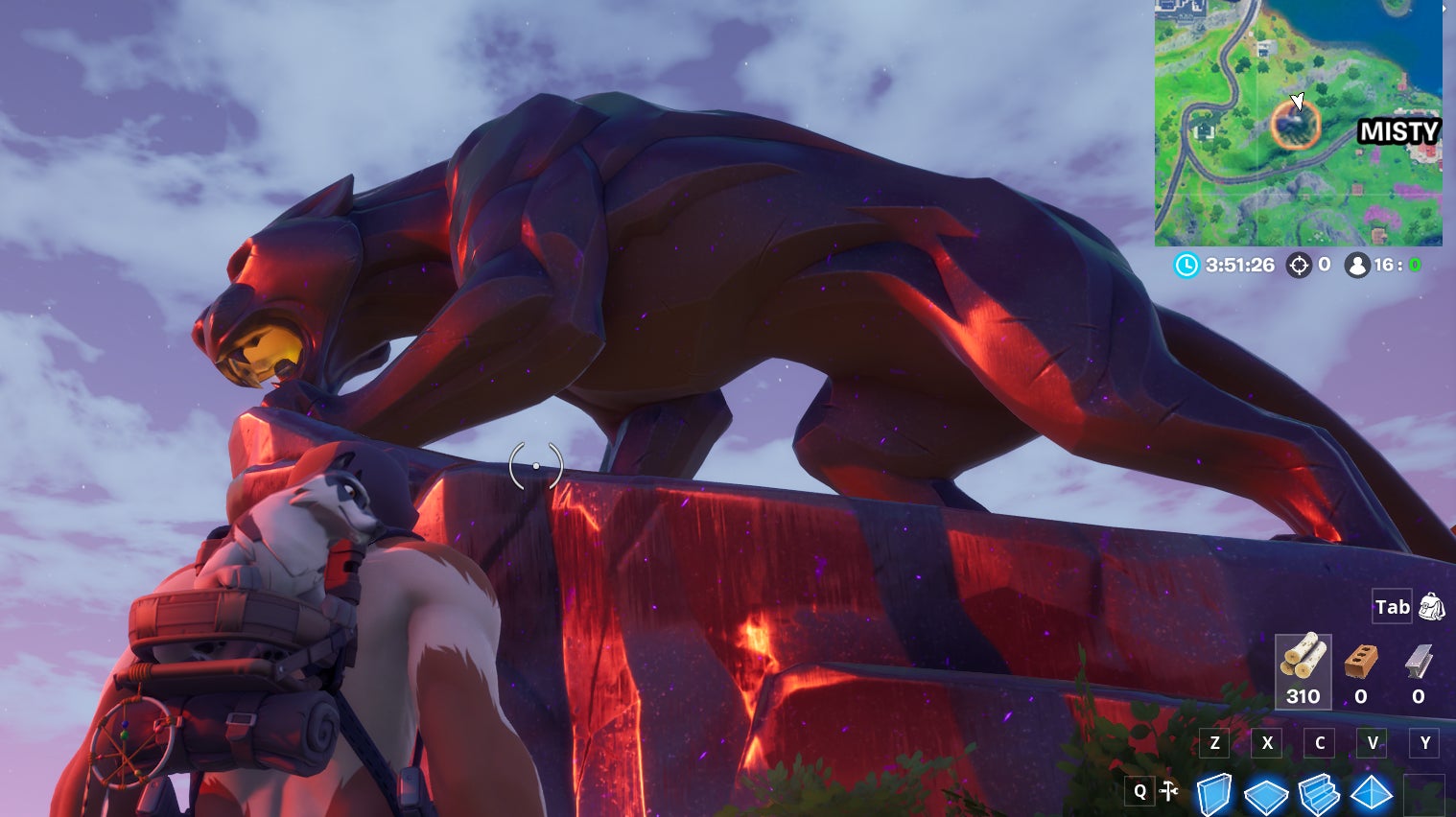
Task: Select the wood material showing 310
Action: point(1303,669)
